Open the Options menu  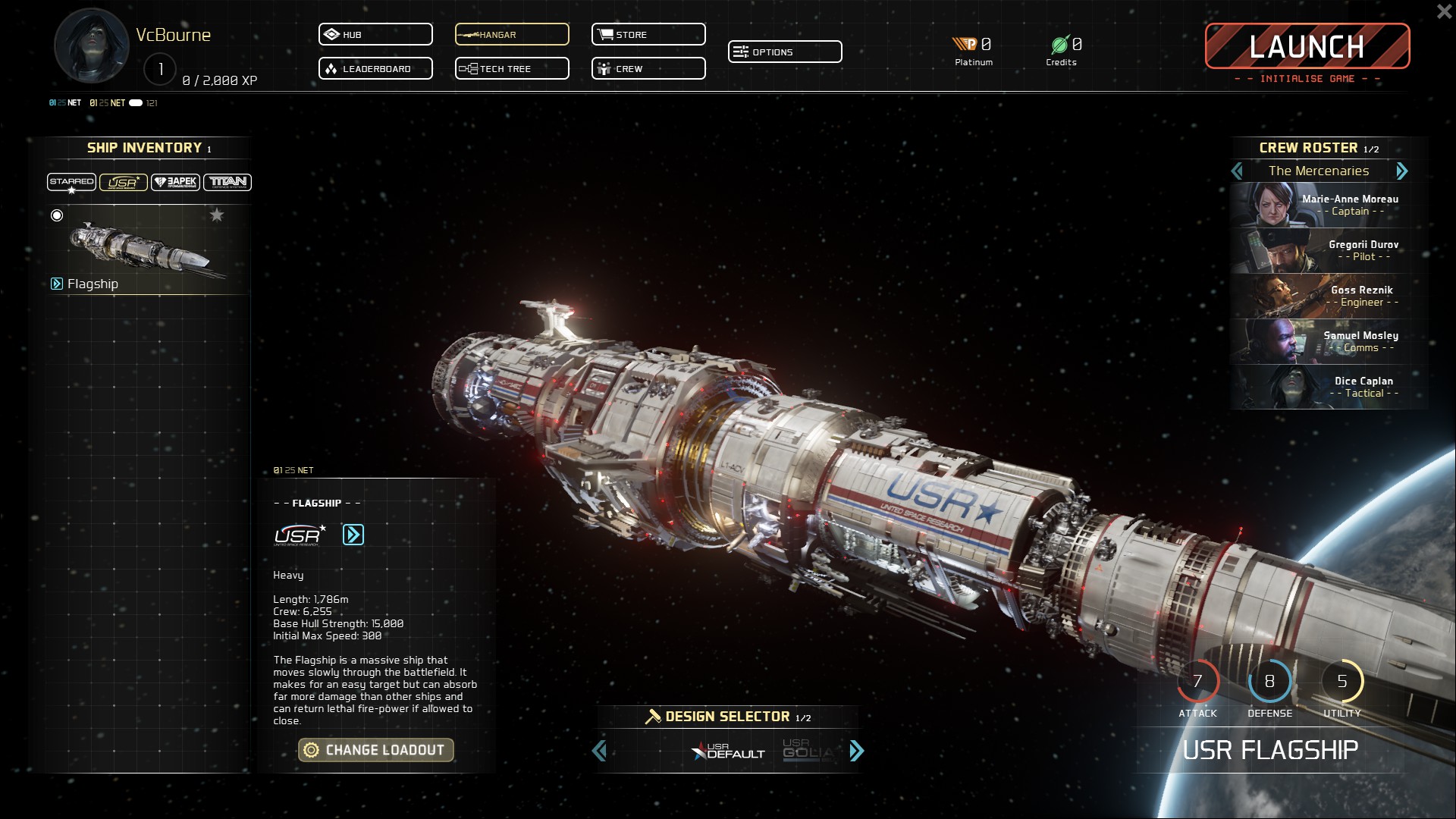[x=785, y=52]
